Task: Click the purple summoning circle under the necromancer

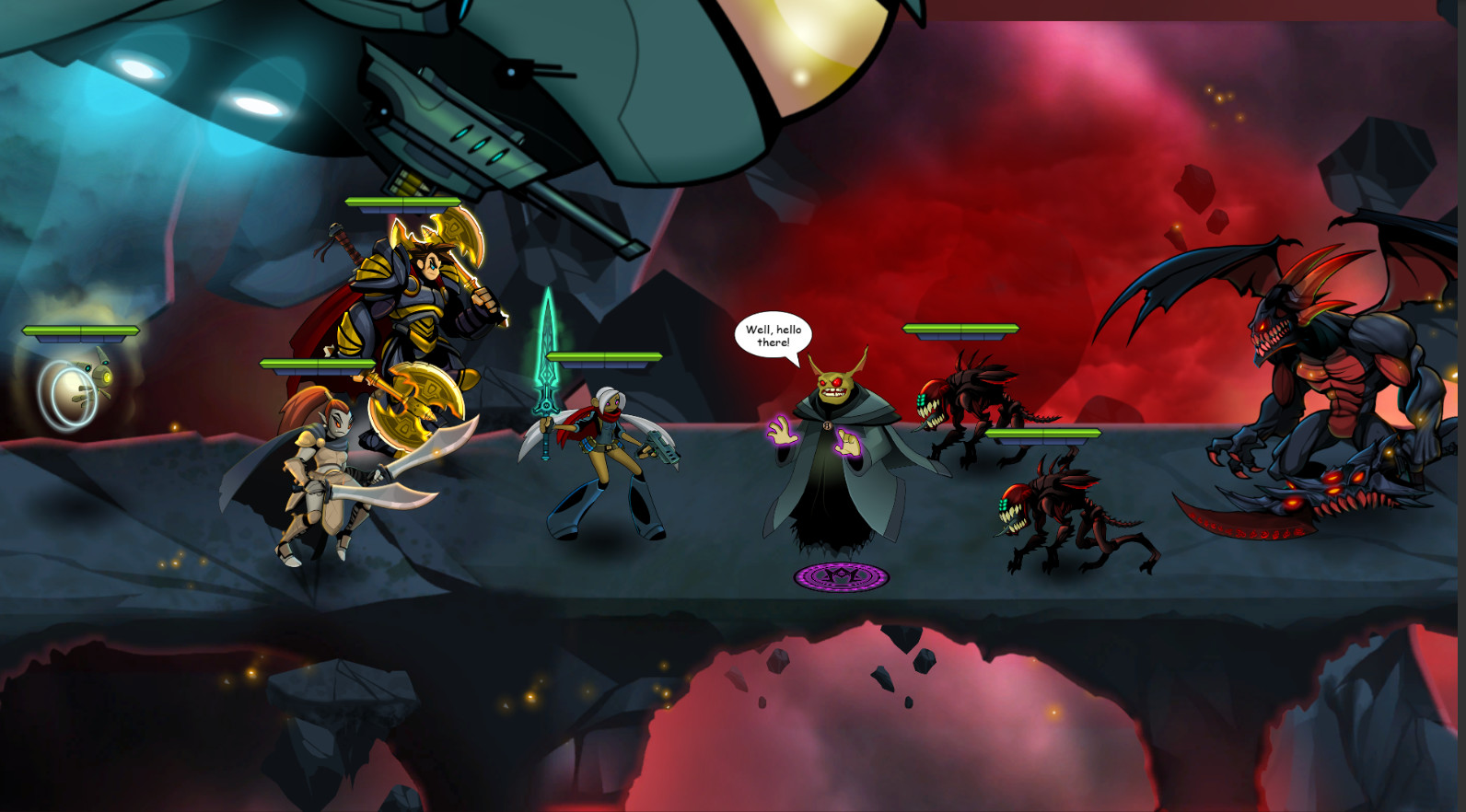Action: click(x=841, y=576)
